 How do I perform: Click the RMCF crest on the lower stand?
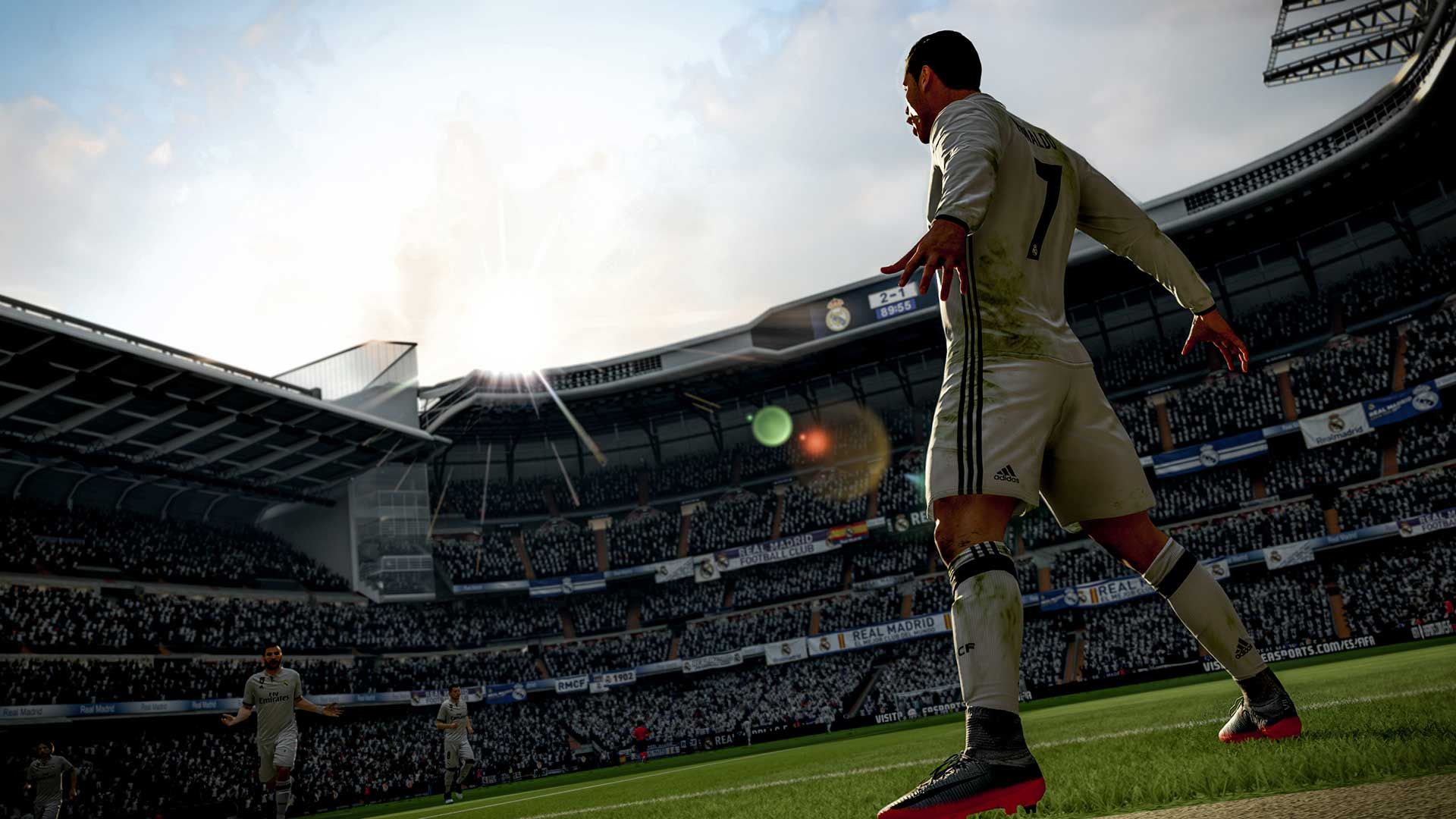571,683
